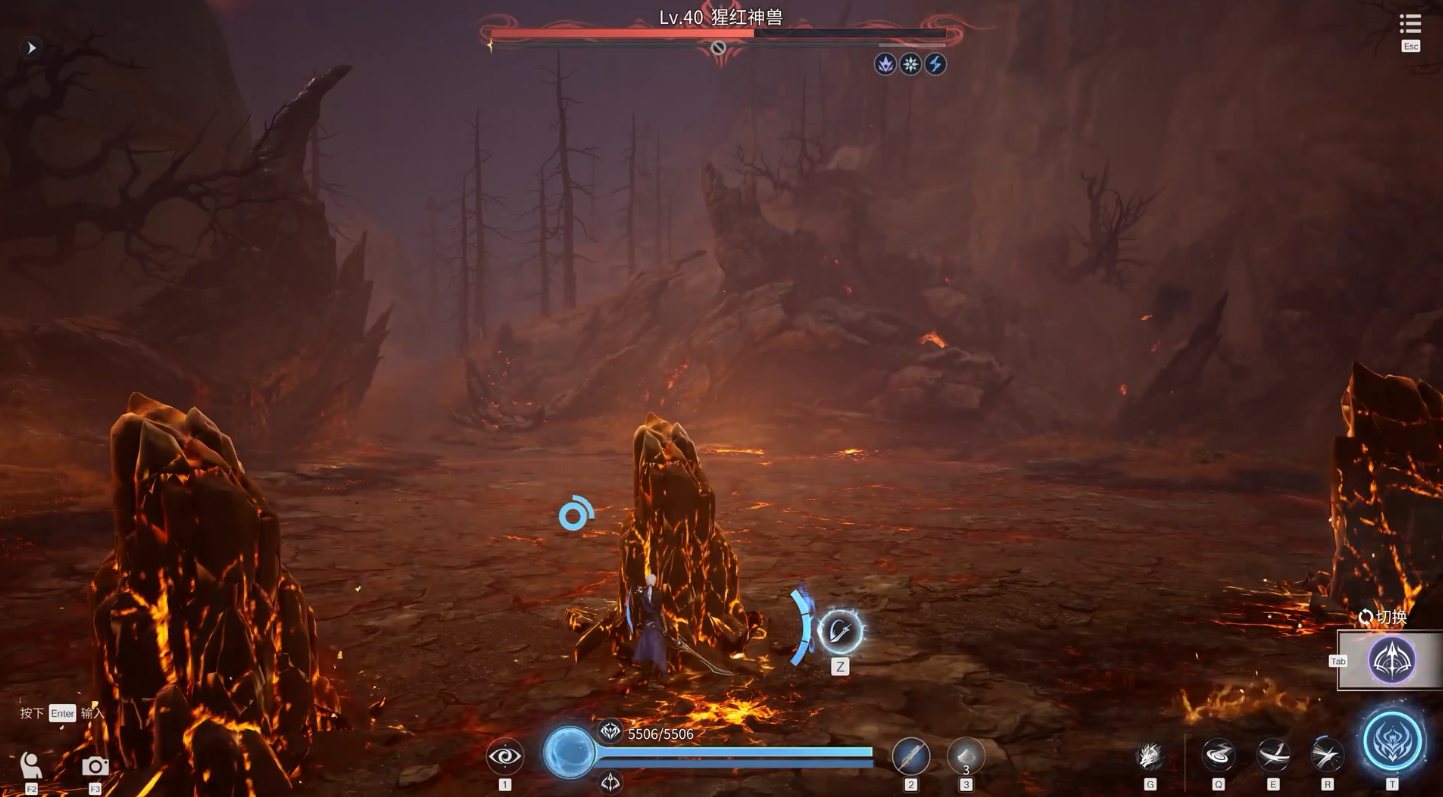The image size is (1443, 797).
Task: Open the main menu list icon
Action: [x=1410, y=24]
